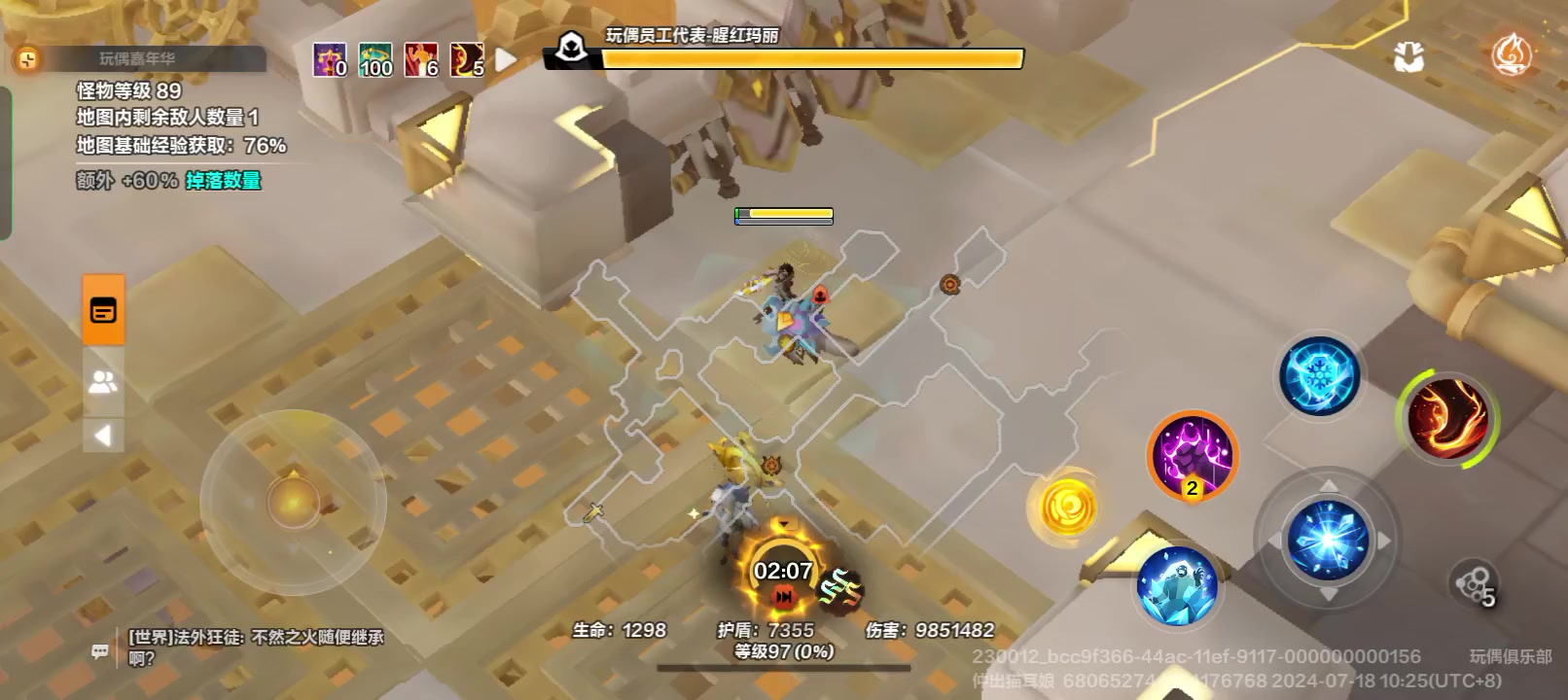Expand the buff list with the play arrow
Viewport: 1568px width, 700px height.
click(504, 60)
